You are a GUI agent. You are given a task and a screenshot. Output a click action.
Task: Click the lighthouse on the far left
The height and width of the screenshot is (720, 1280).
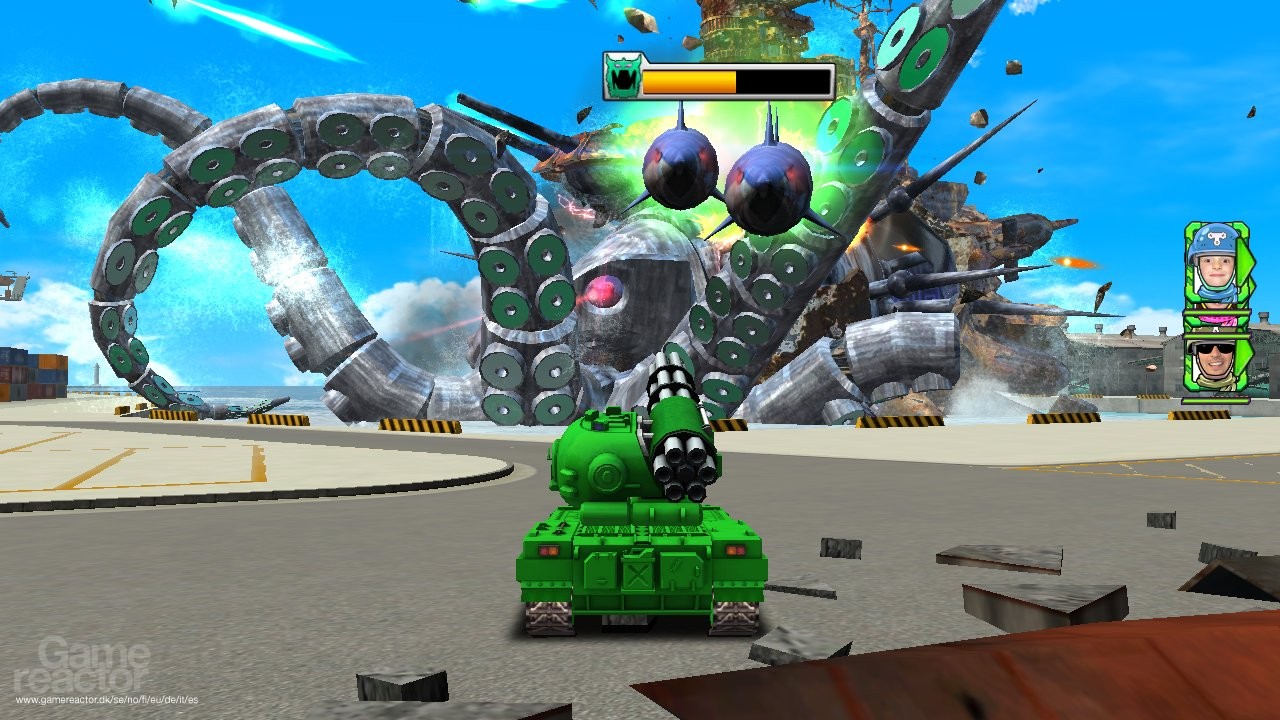pos(97,372)
